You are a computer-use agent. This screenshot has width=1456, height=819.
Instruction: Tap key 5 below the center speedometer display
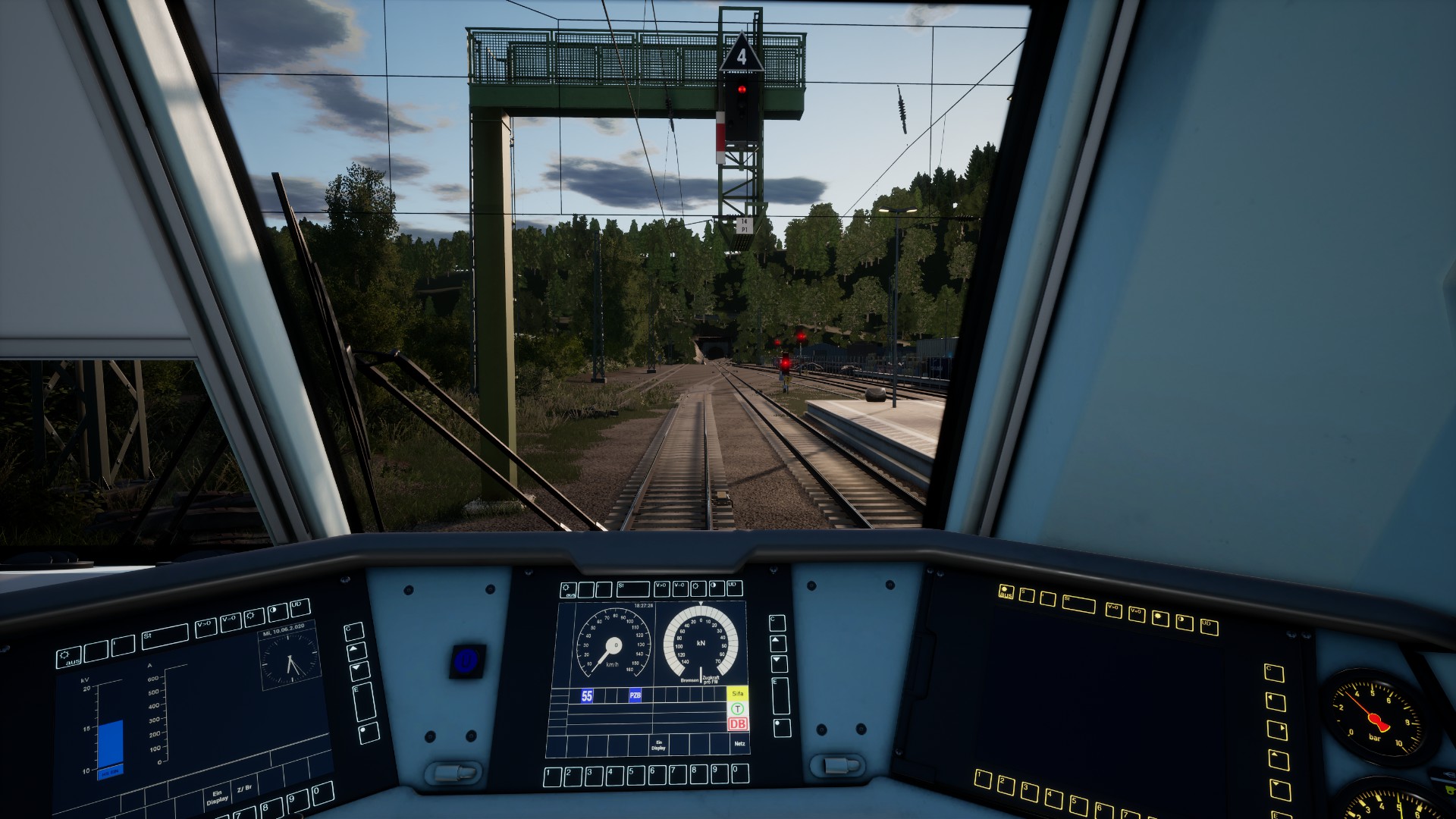click(635, 775)
